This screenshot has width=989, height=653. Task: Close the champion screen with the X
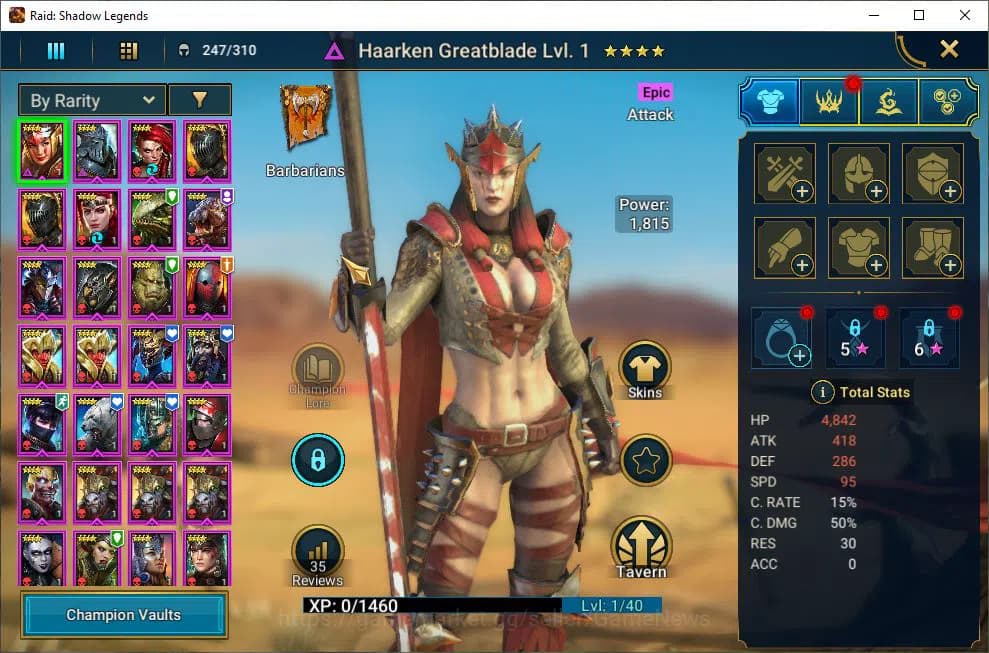[x=949, y=49]
